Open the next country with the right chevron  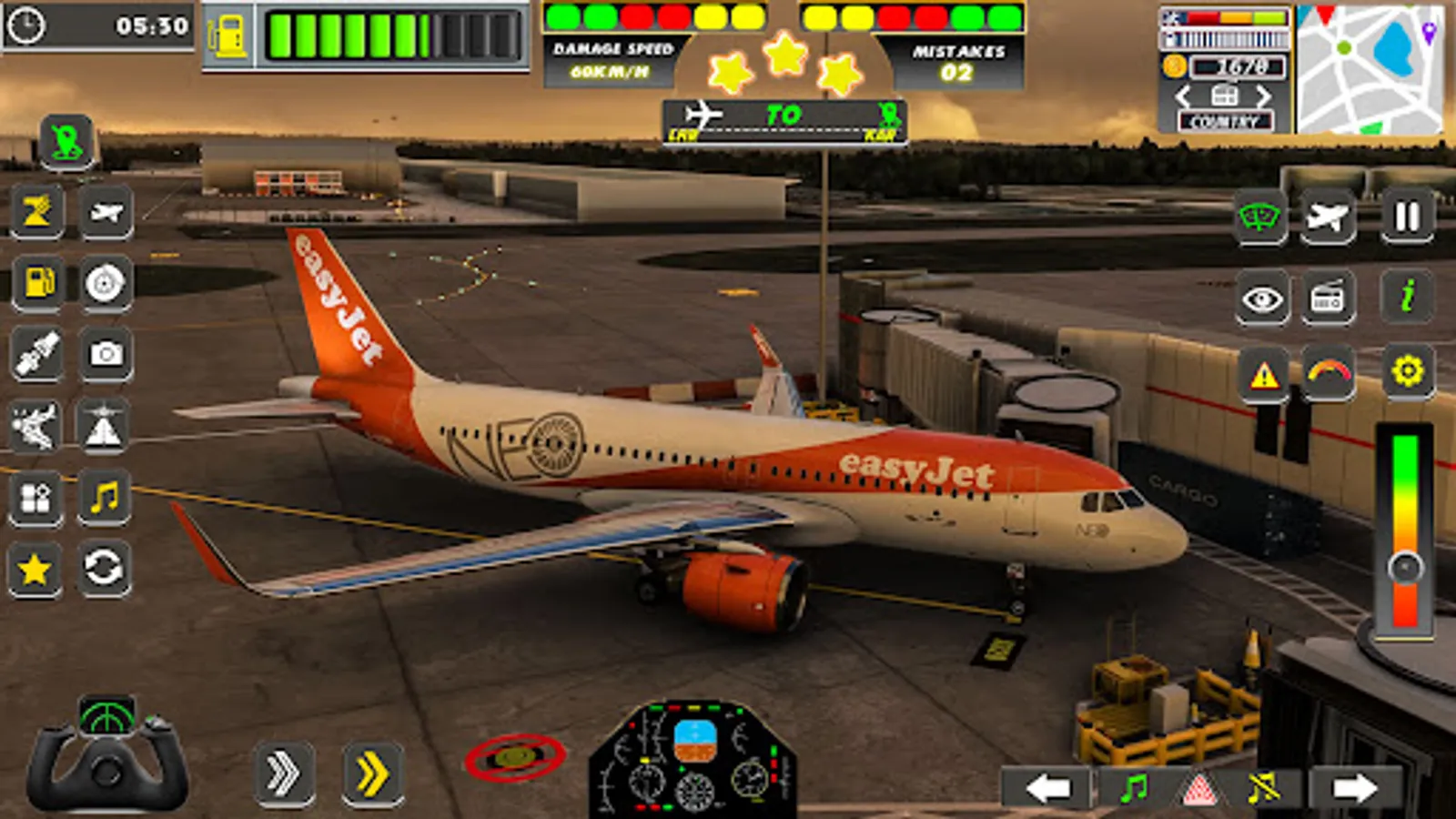pos(1263,94)
